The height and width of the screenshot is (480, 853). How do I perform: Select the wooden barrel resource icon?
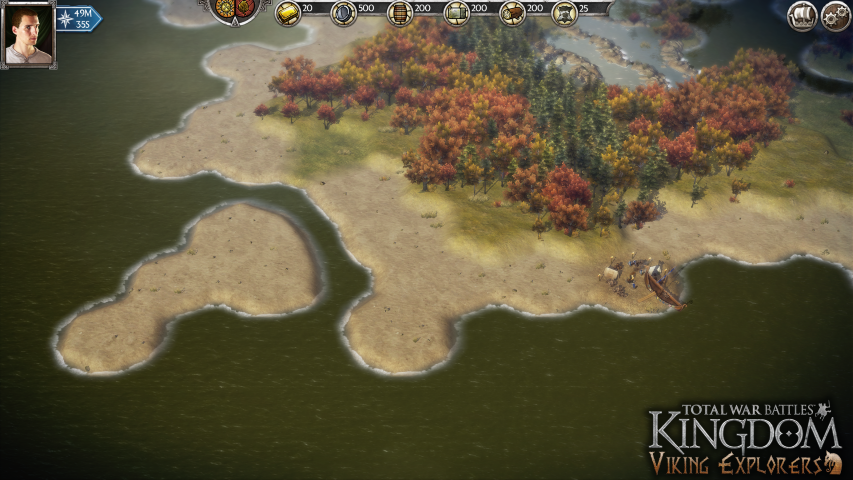[x=399, y=13]
